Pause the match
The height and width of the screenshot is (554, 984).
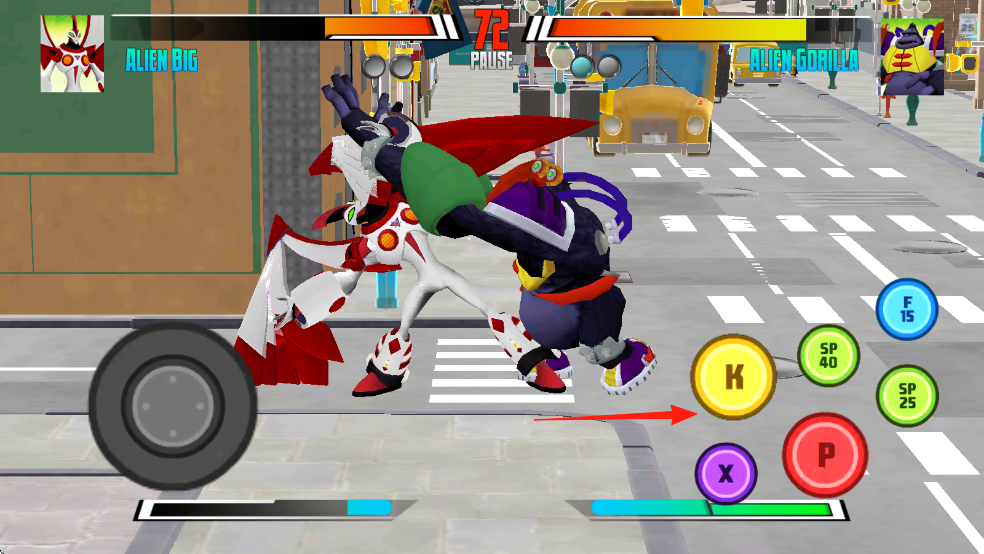(x=491, y=60)
